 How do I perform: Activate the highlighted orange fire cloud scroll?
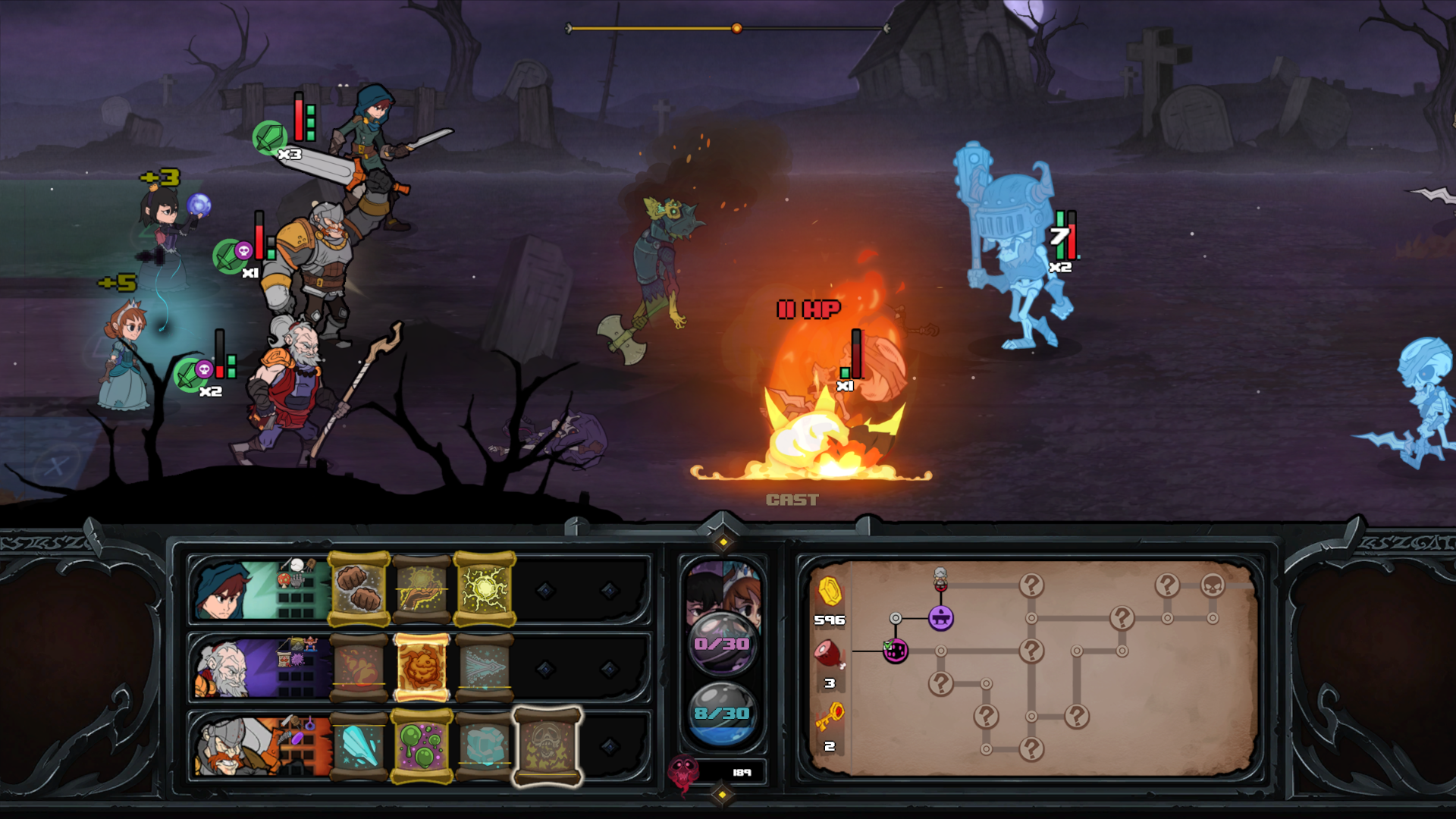point(422,667)
